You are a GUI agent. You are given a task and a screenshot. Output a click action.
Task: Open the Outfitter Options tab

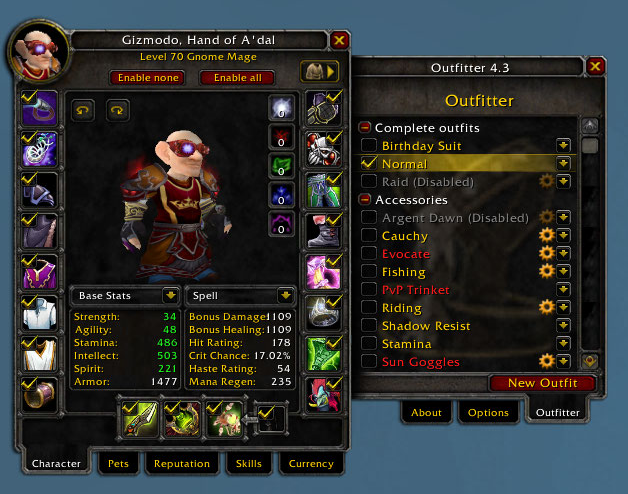coord(489,412)
